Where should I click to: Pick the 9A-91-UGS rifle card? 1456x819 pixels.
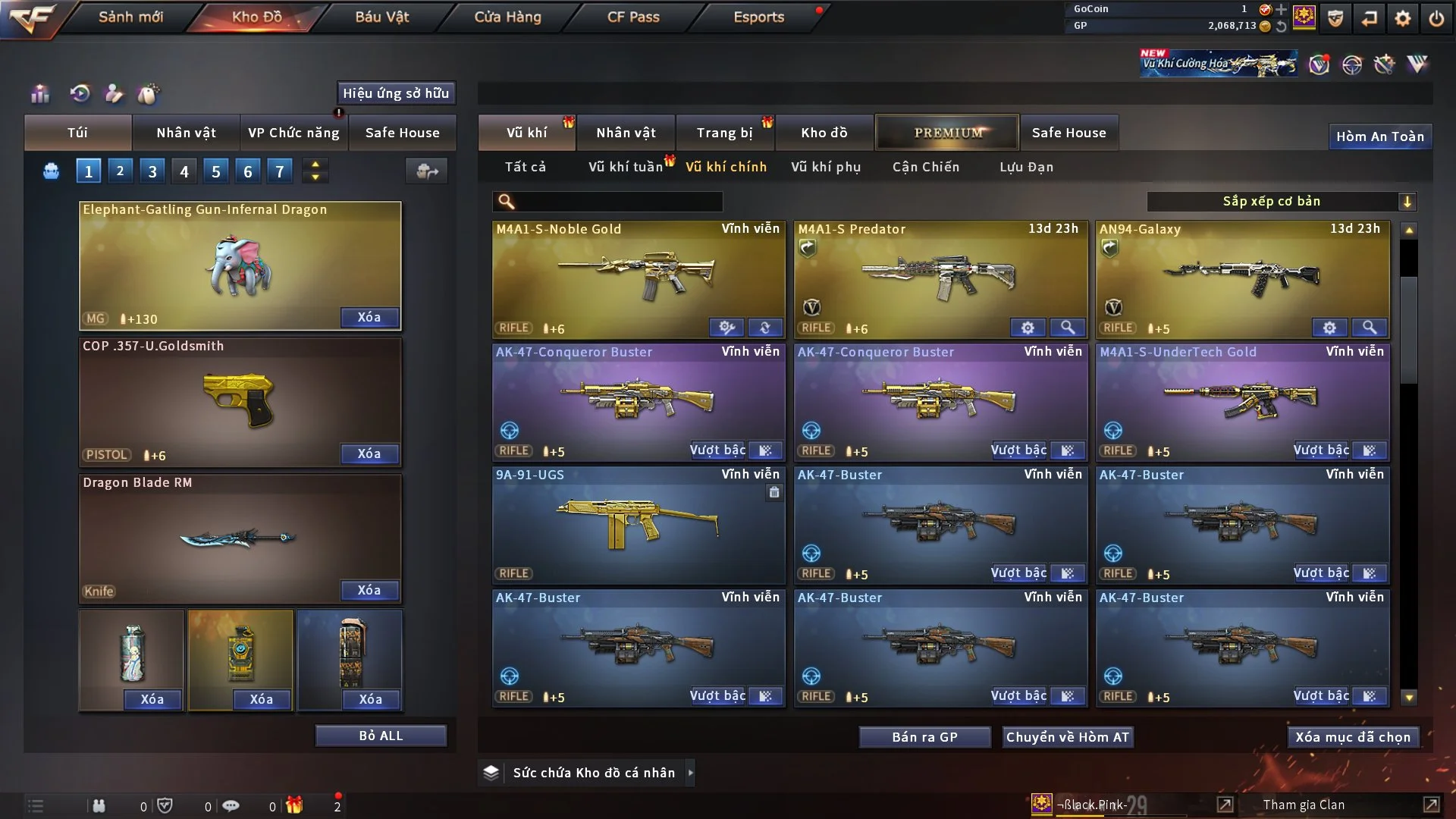(638, 524)
